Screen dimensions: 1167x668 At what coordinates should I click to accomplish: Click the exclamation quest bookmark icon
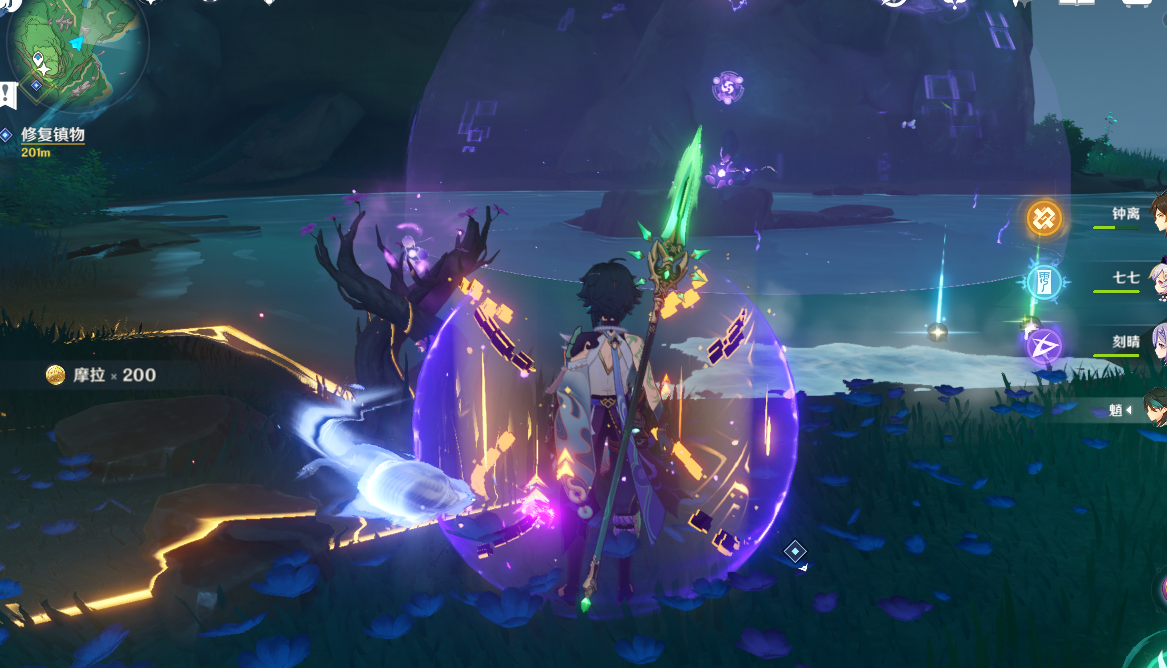(8, 95)
